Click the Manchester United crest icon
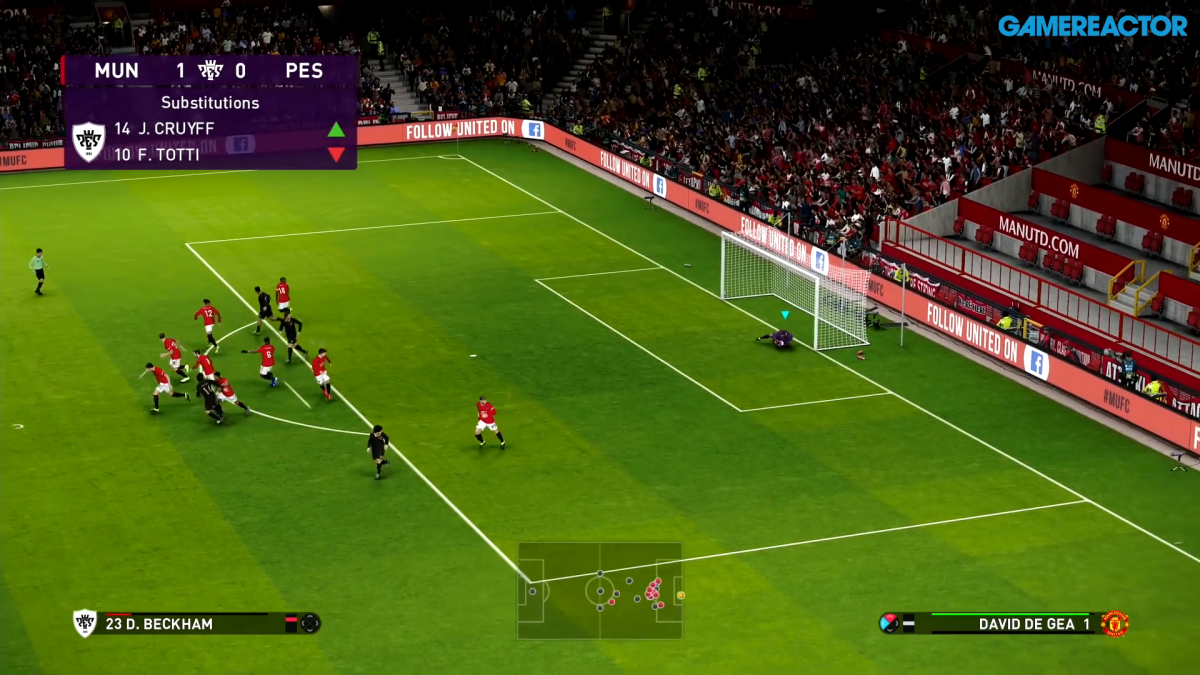The width and height of the screenshot is (1200, 675). 1114,624
